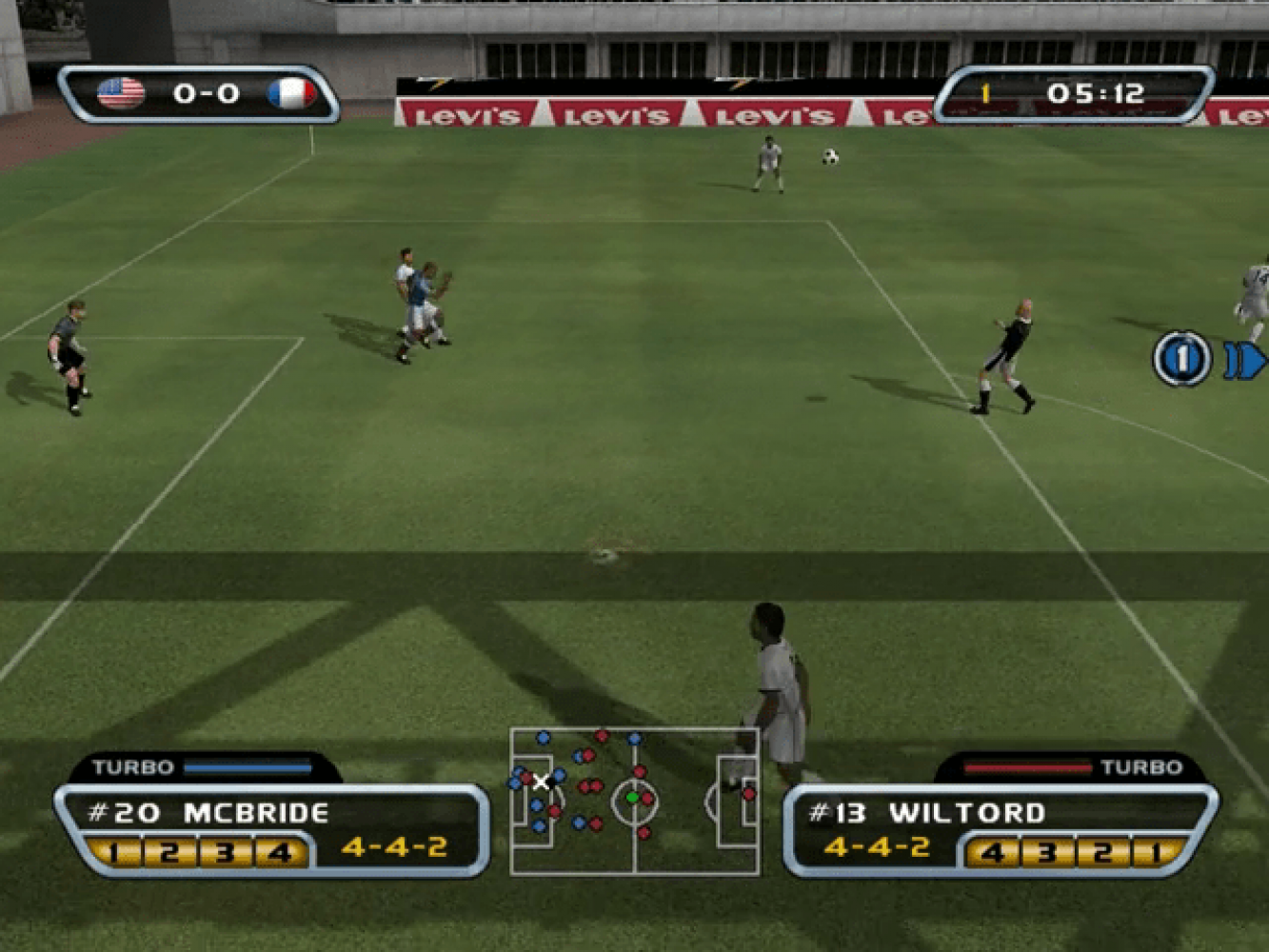The image size is (1269, 952).
Task: Activate slot 2 on Wiltord's panel
Action: (x=1102, y=851)
